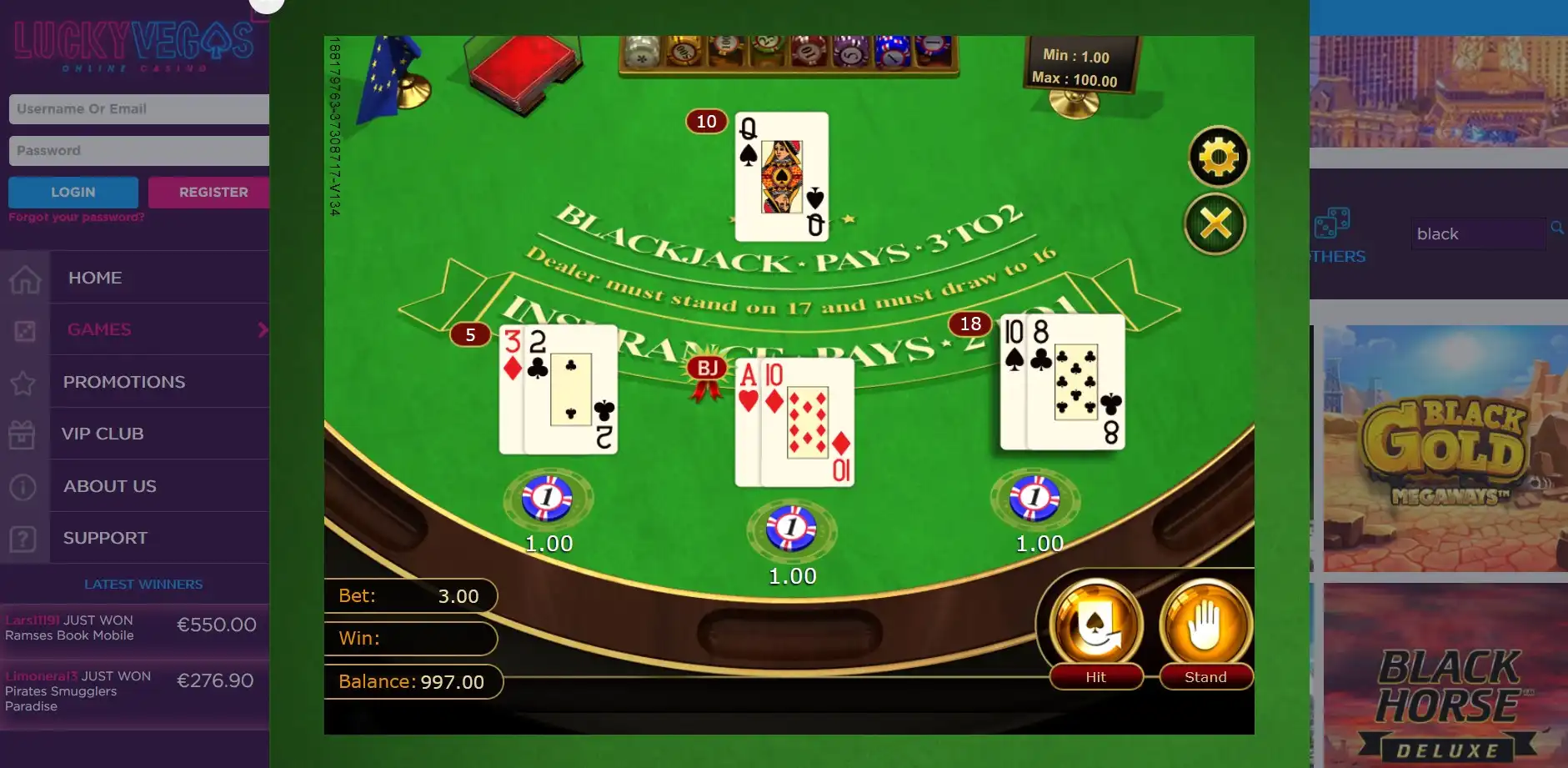Open the Black Gold Megaways game thumbnail
This screenshot has width=1568, height=768.
coord(1445,449)
